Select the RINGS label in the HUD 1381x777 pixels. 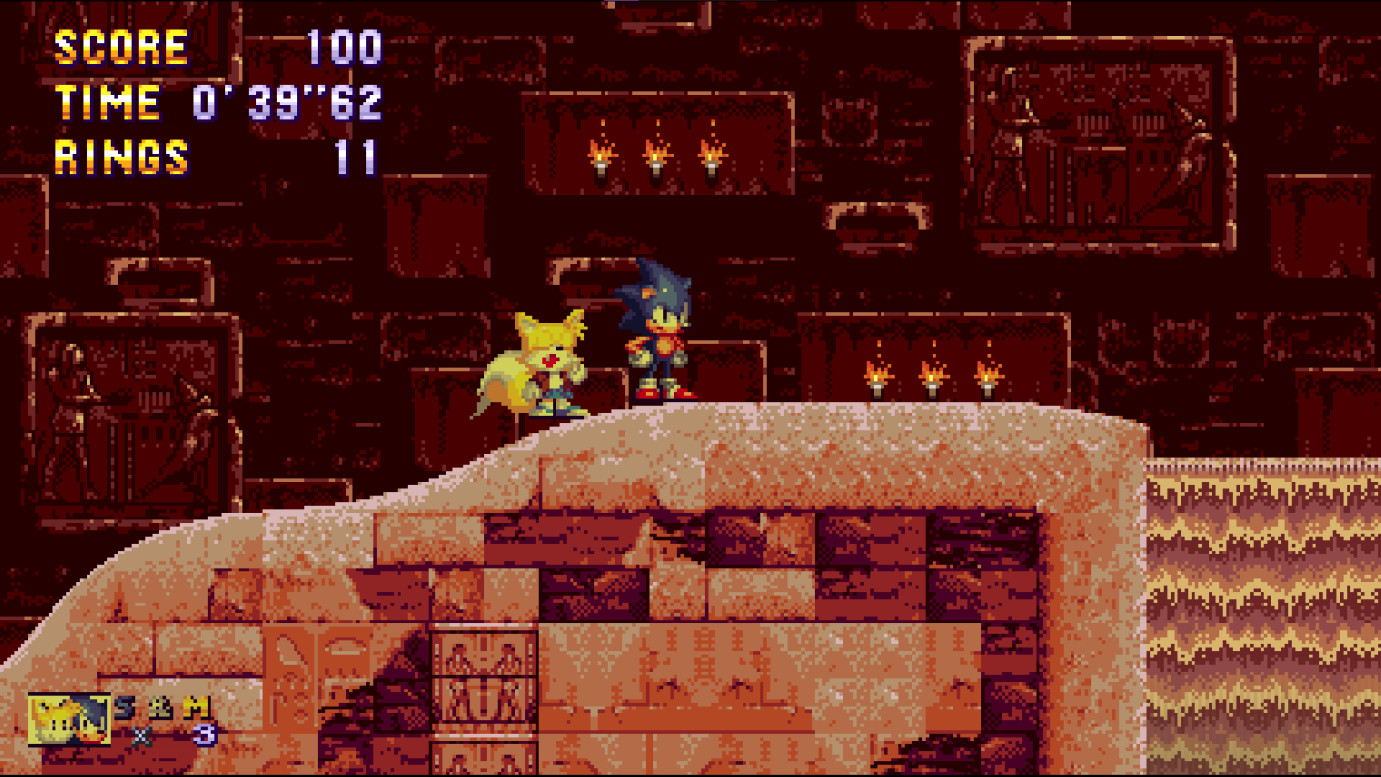tap(120, 156)
